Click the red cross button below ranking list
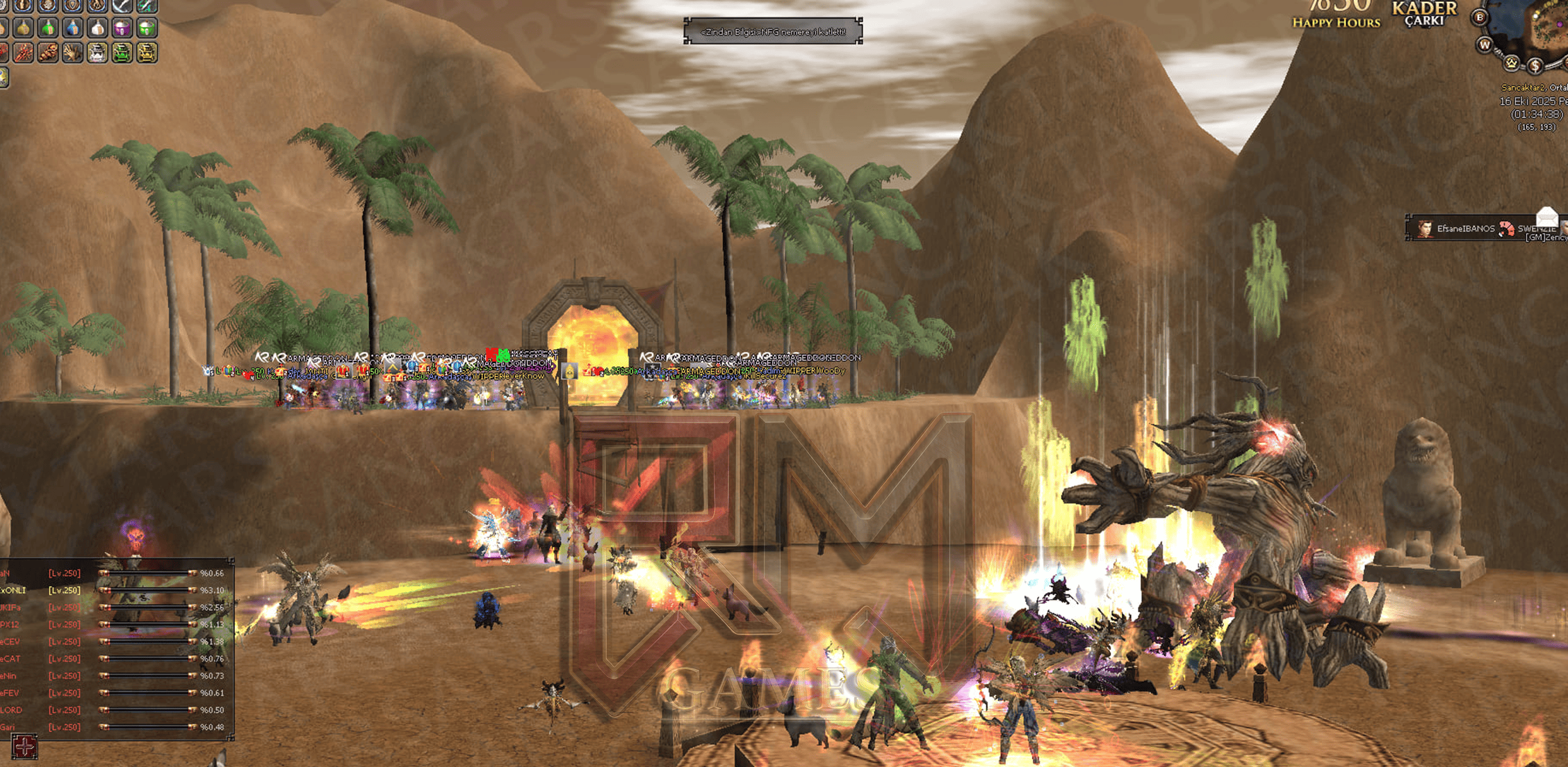The height and width of the screenshot is (767, 1568). click(25, 746)
